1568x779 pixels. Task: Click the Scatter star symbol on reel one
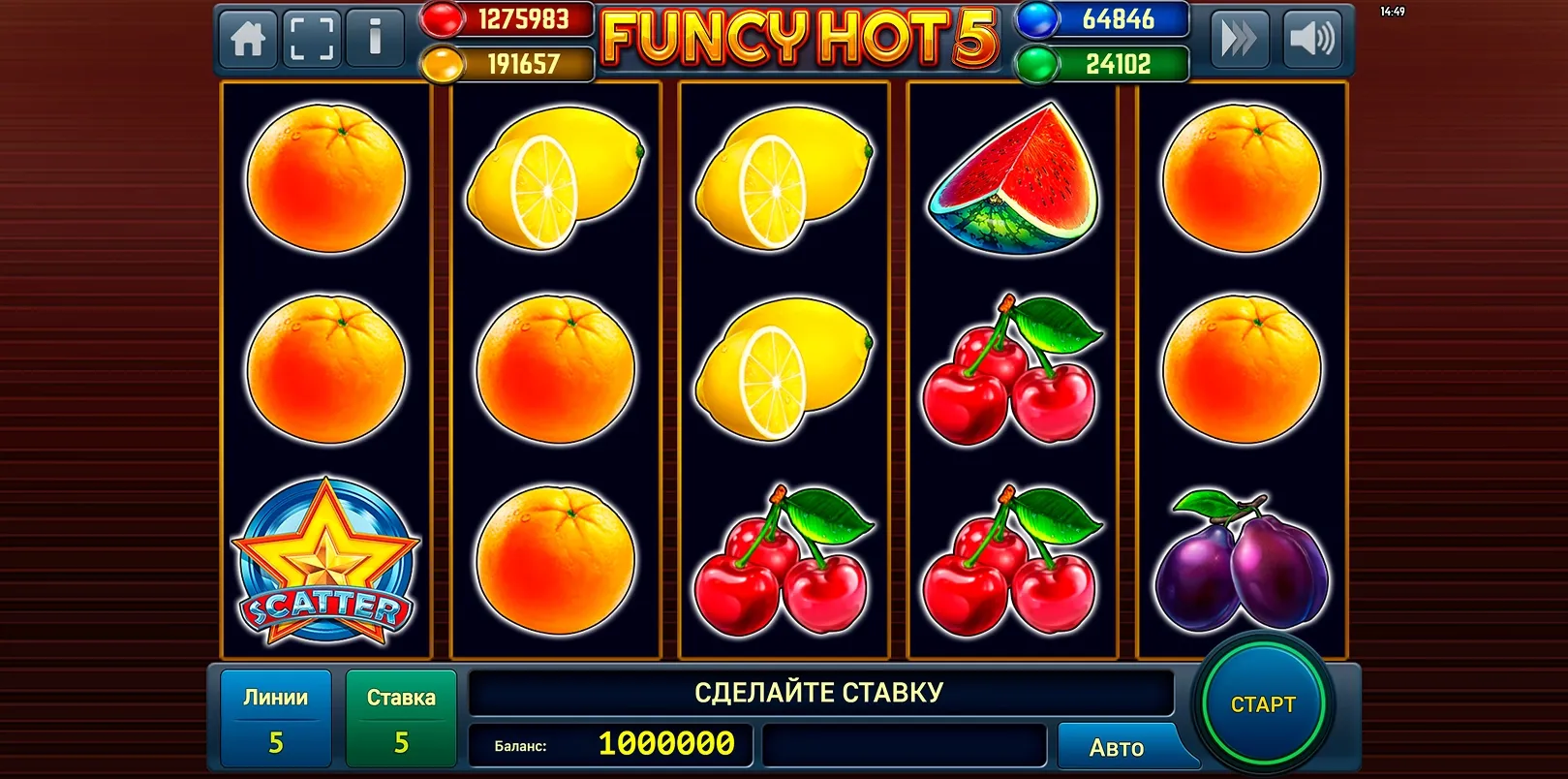(x=326, y=560)
